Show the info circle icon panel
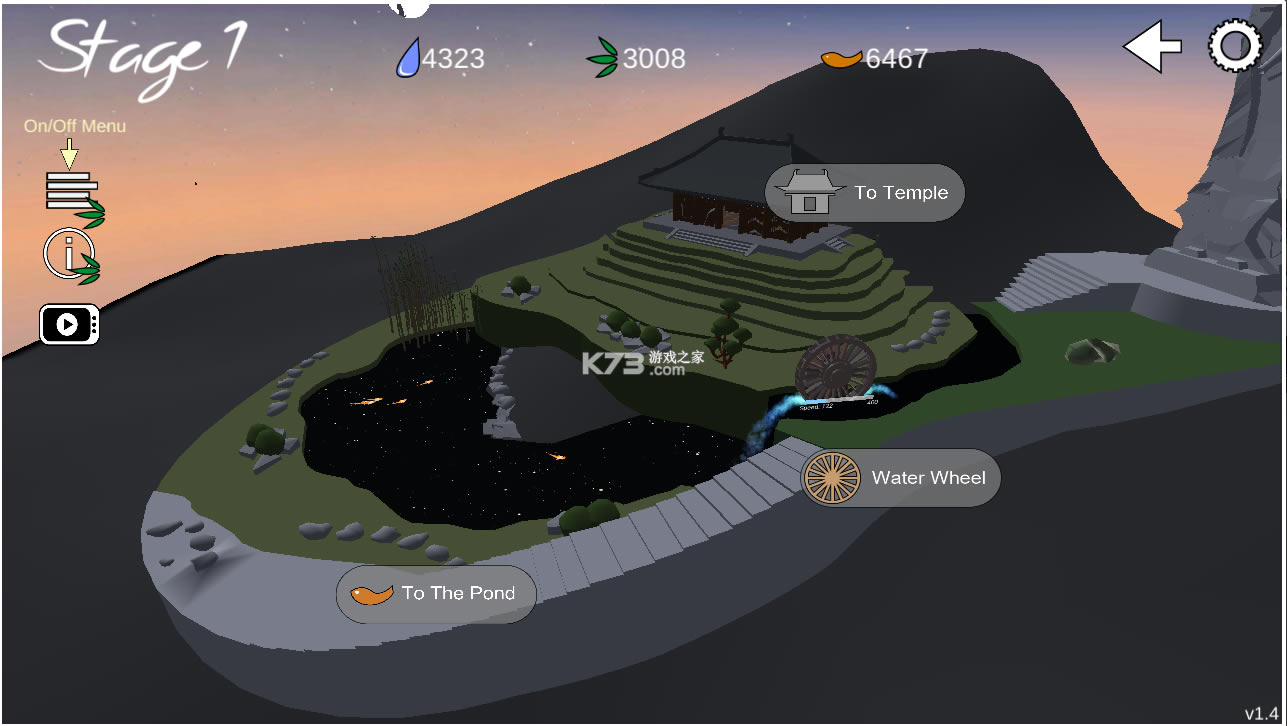The image size is (1287, 726). coord(69,255)
